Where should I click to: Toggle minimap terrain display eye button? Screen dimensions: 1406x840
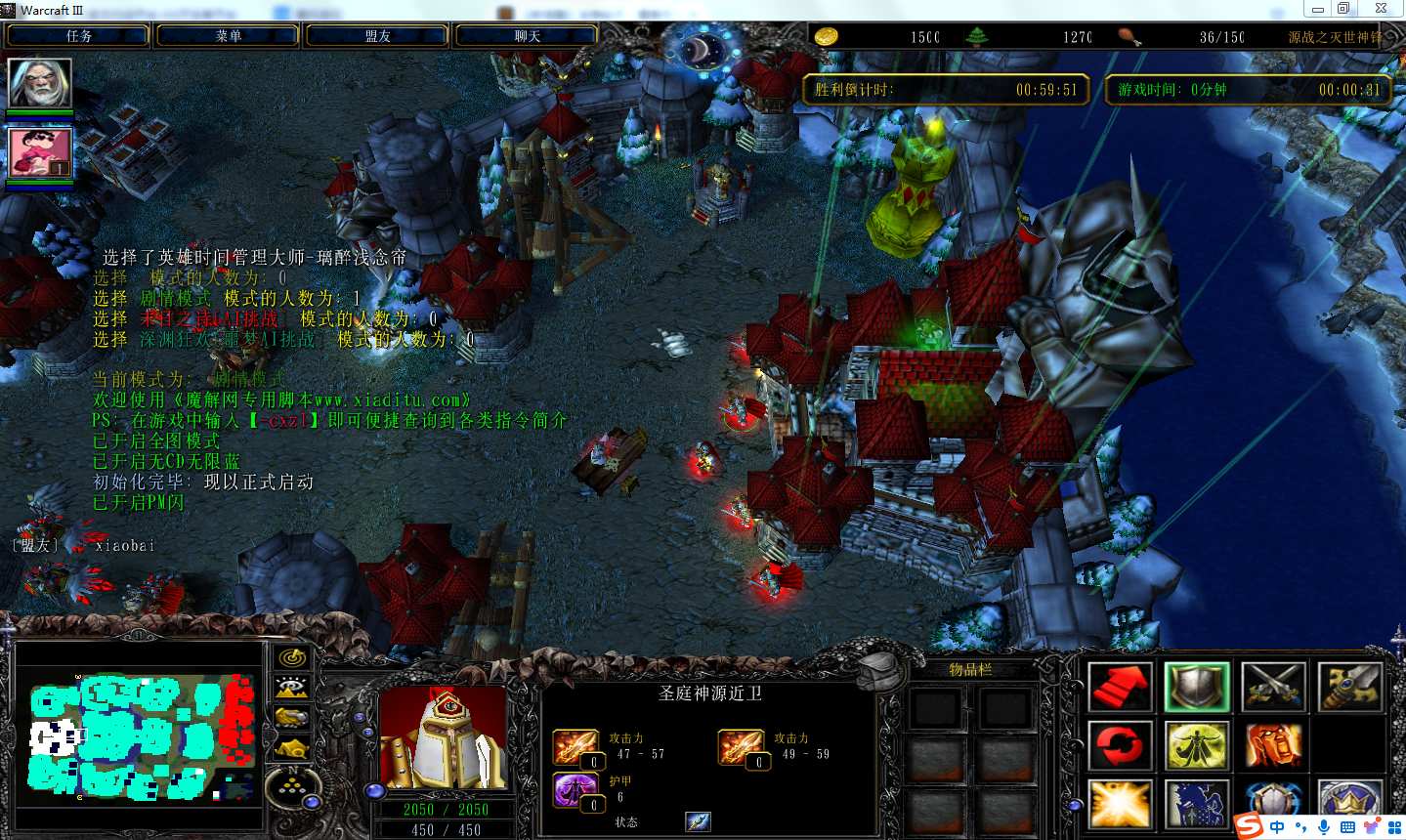point(291,688)
